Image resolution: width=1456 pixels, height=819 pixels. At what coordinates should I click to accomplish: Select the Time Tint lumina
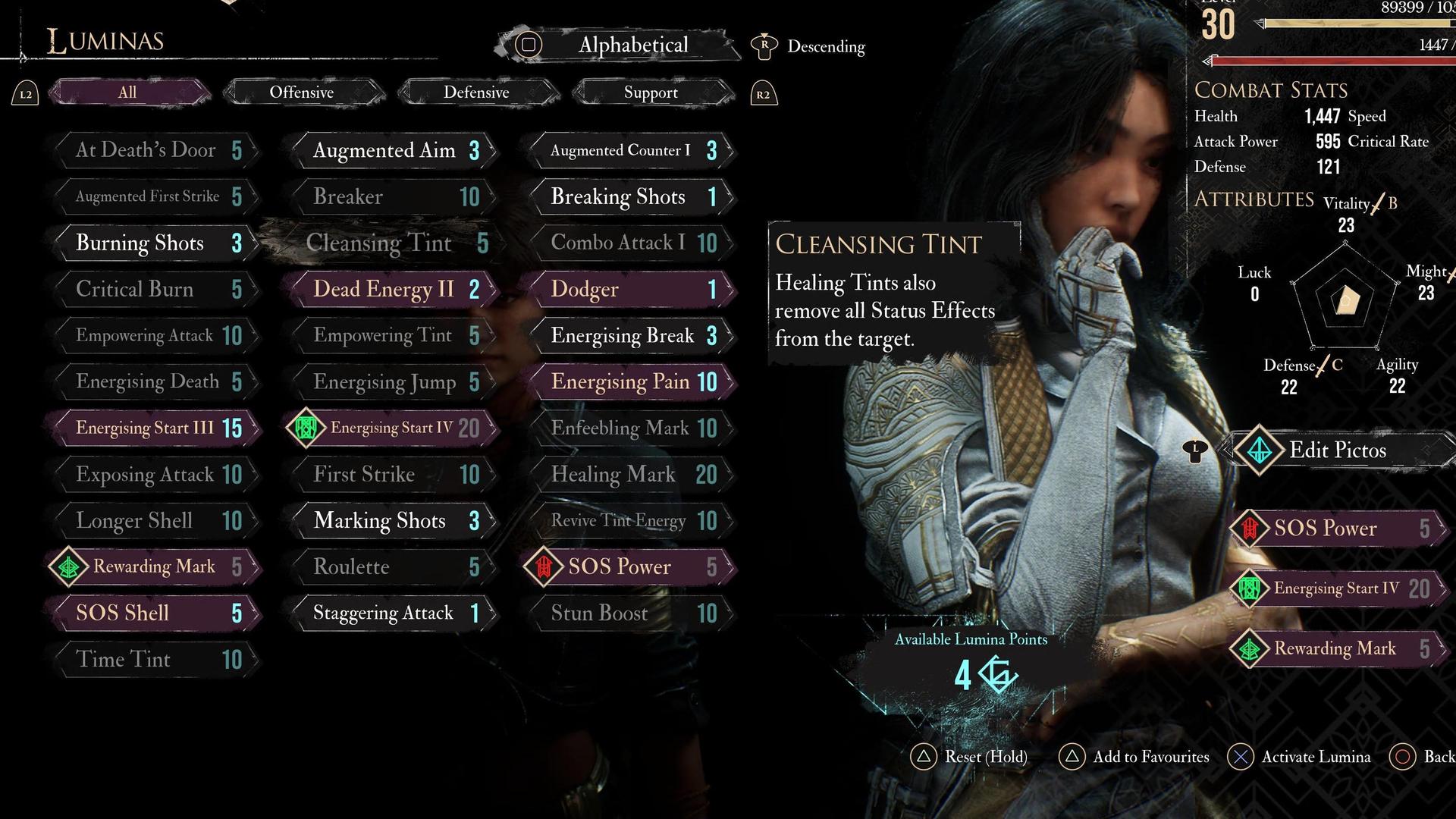(156, 660)
